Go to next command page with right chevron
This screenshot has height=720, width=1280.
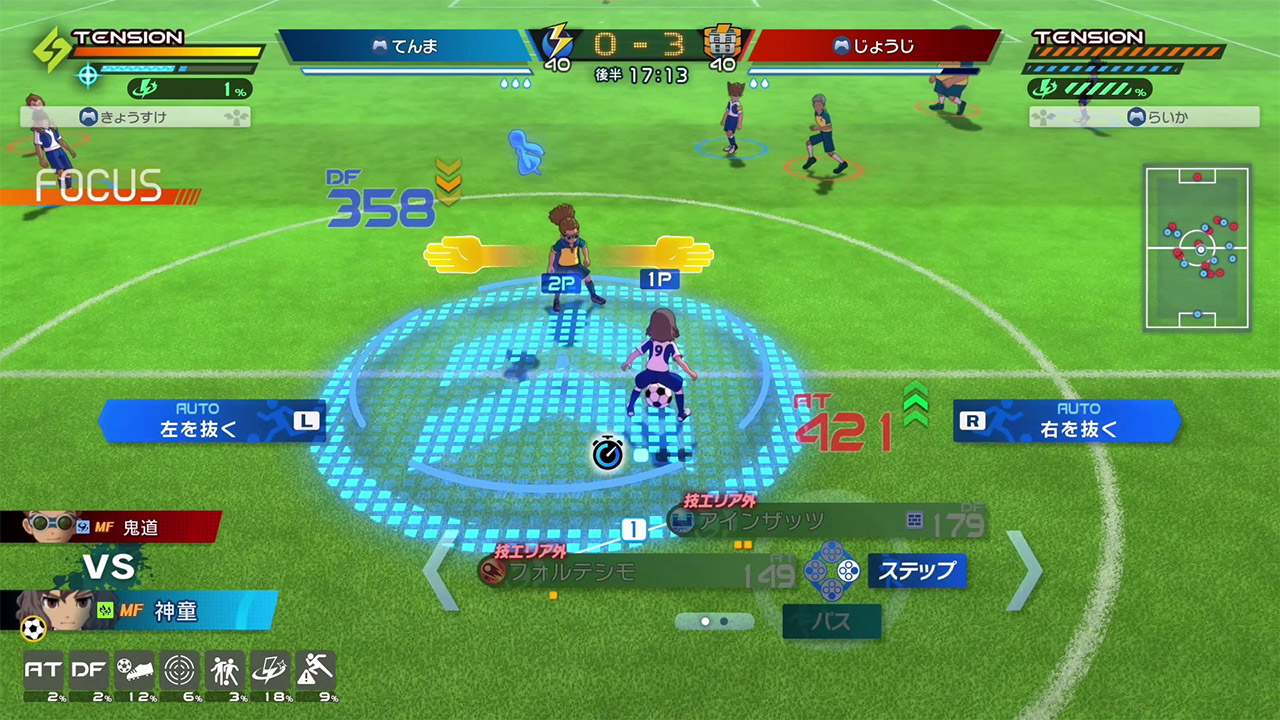click(1023, 571)
